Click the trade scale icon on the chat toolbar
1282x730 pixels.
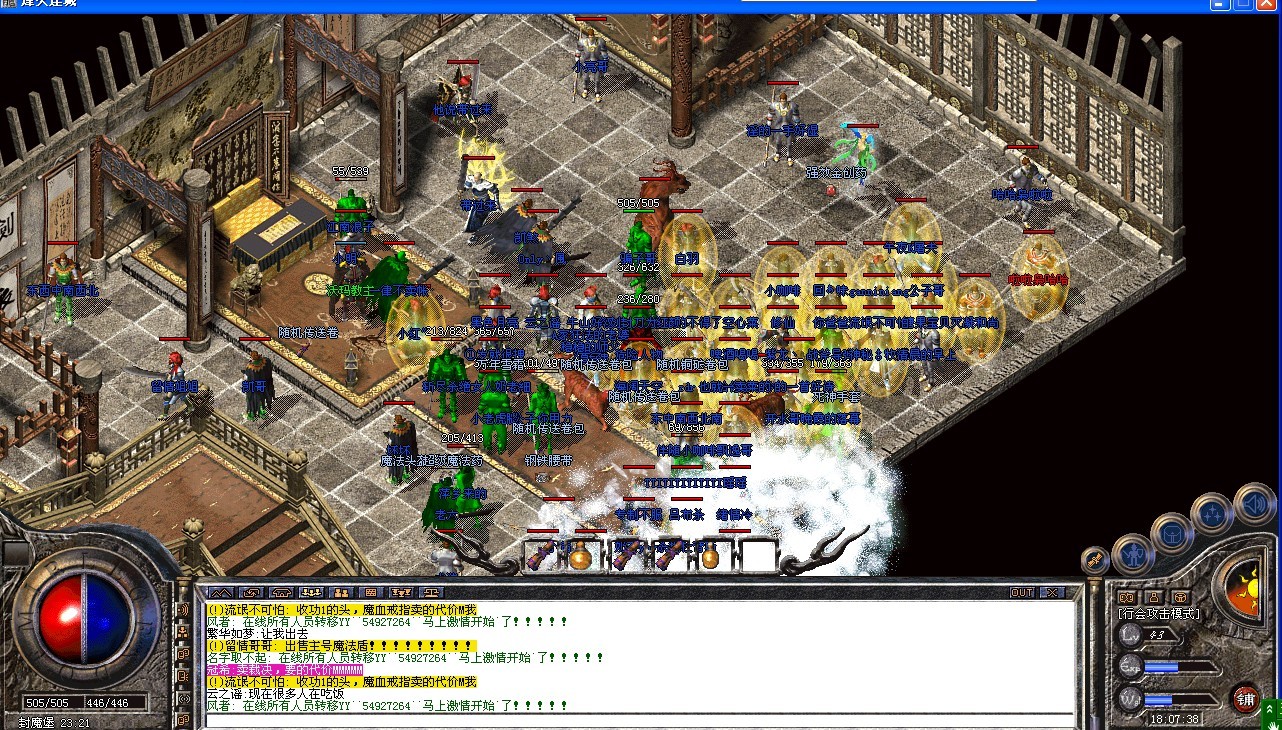(430, 593)
